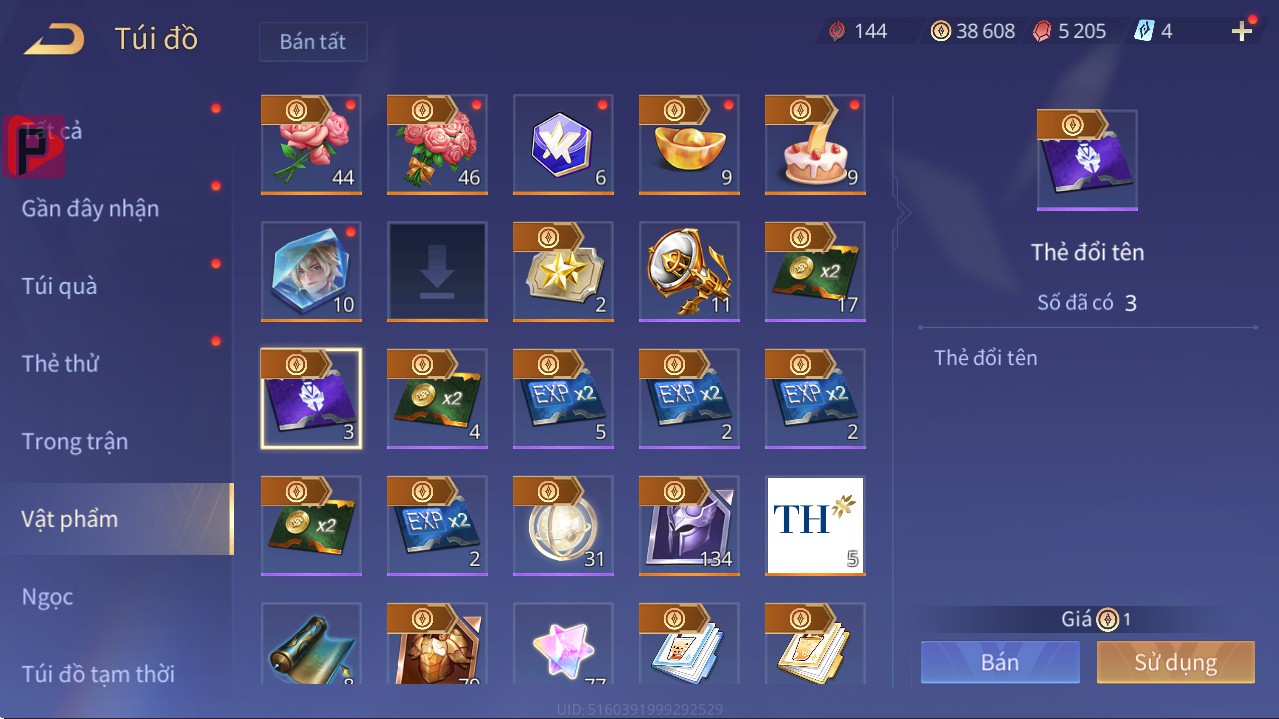The height and width of the screenshot is (719, 1279).
Task: Switch to the Túi quà tab
Action: click(x=60, y=286)
